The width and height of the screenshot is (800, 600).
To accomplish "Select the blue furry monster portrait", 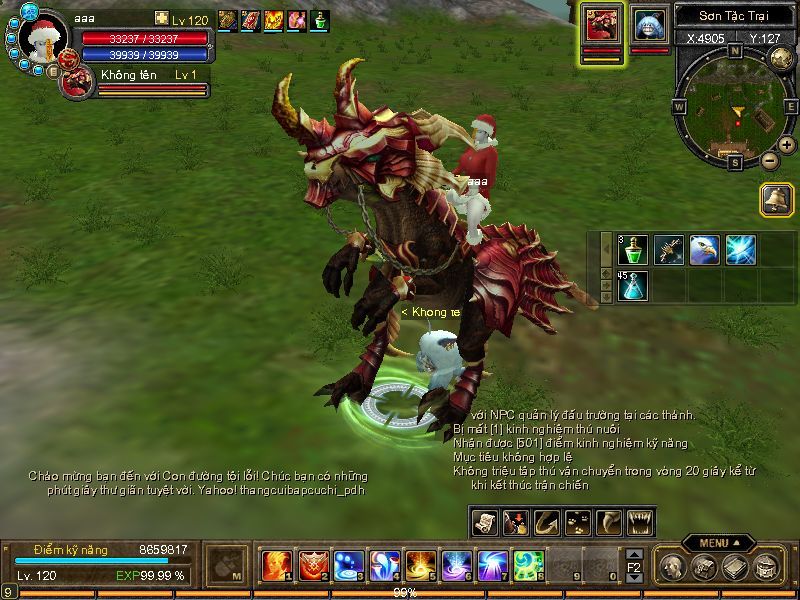I will pyautogui.click(x=649, y=24).
